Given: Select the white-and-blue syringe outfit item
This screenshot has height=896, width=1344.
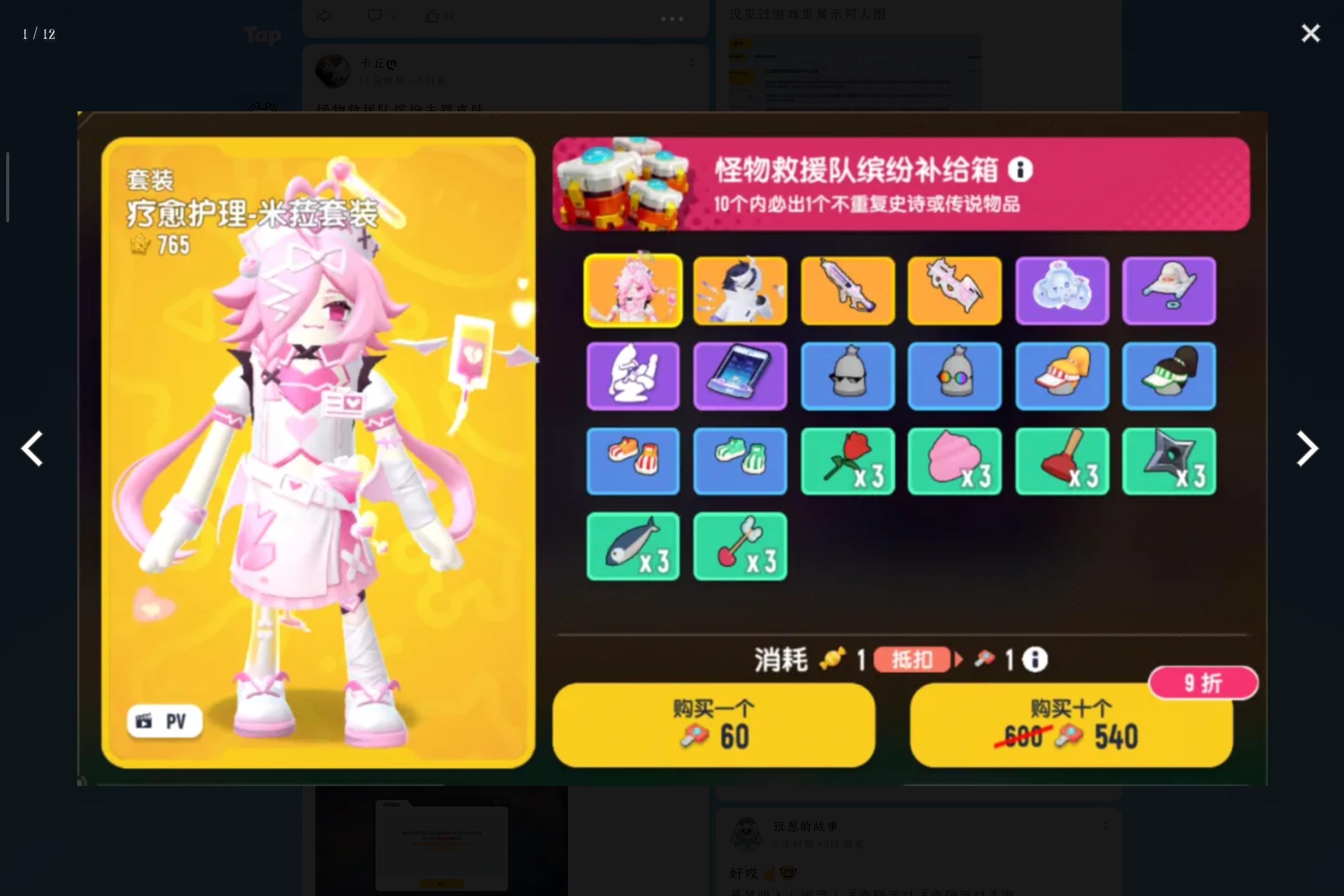Looking at the screenshot, I should (740, 290).
